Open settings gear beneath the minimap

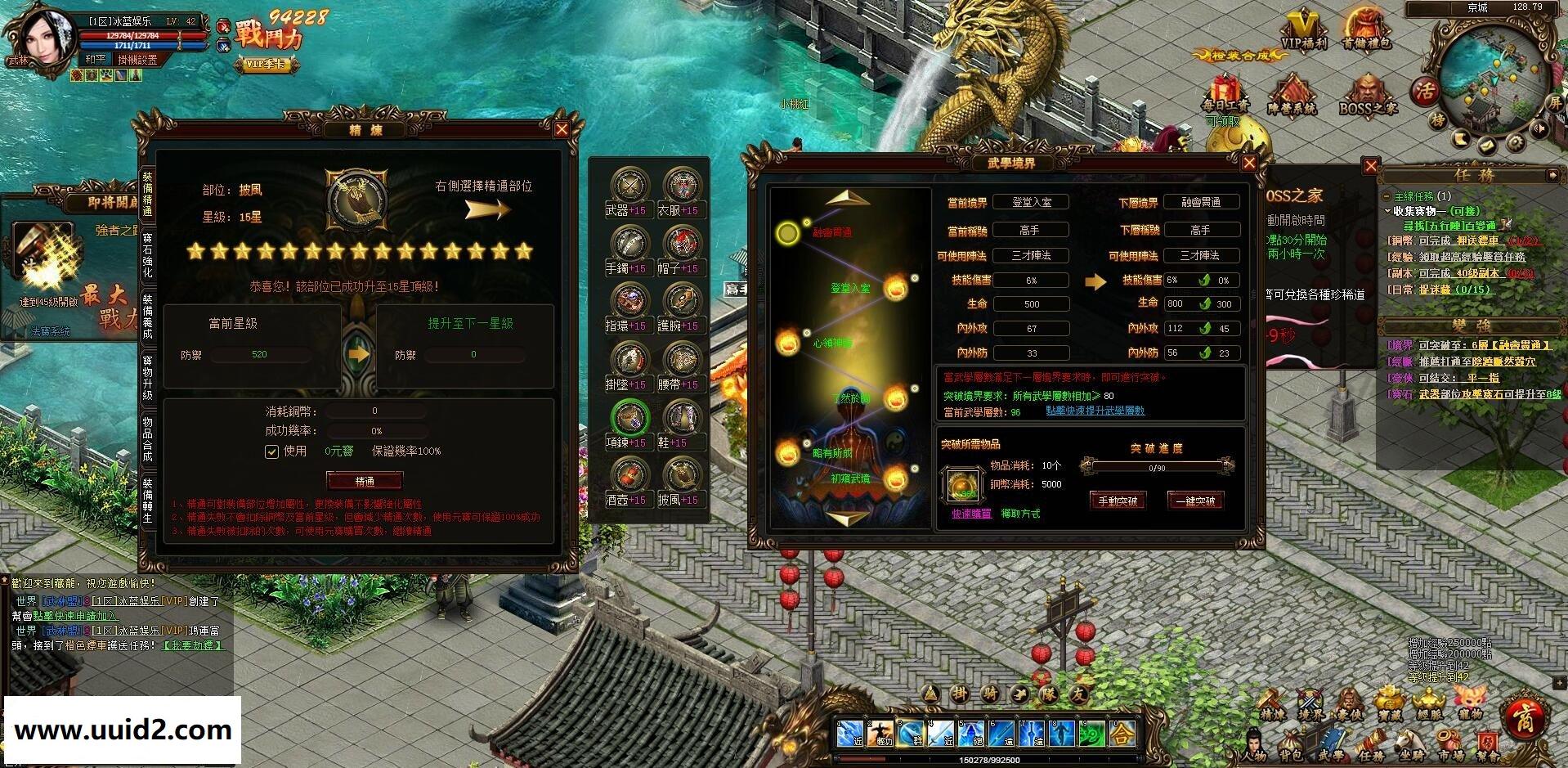[x=1515, y=143]
